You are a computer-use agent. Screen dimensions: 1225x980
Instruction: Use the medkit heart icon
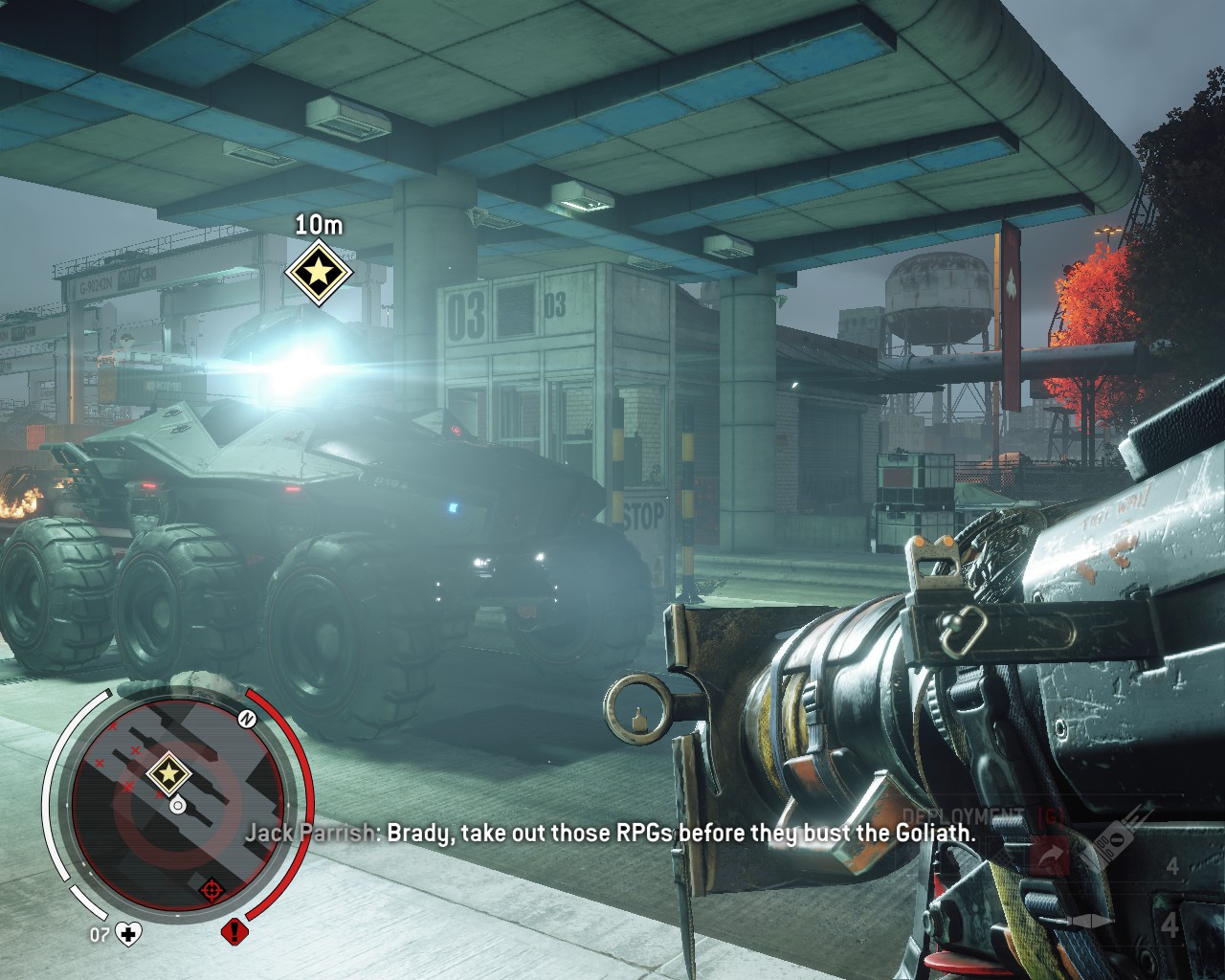tap(128, 933)
